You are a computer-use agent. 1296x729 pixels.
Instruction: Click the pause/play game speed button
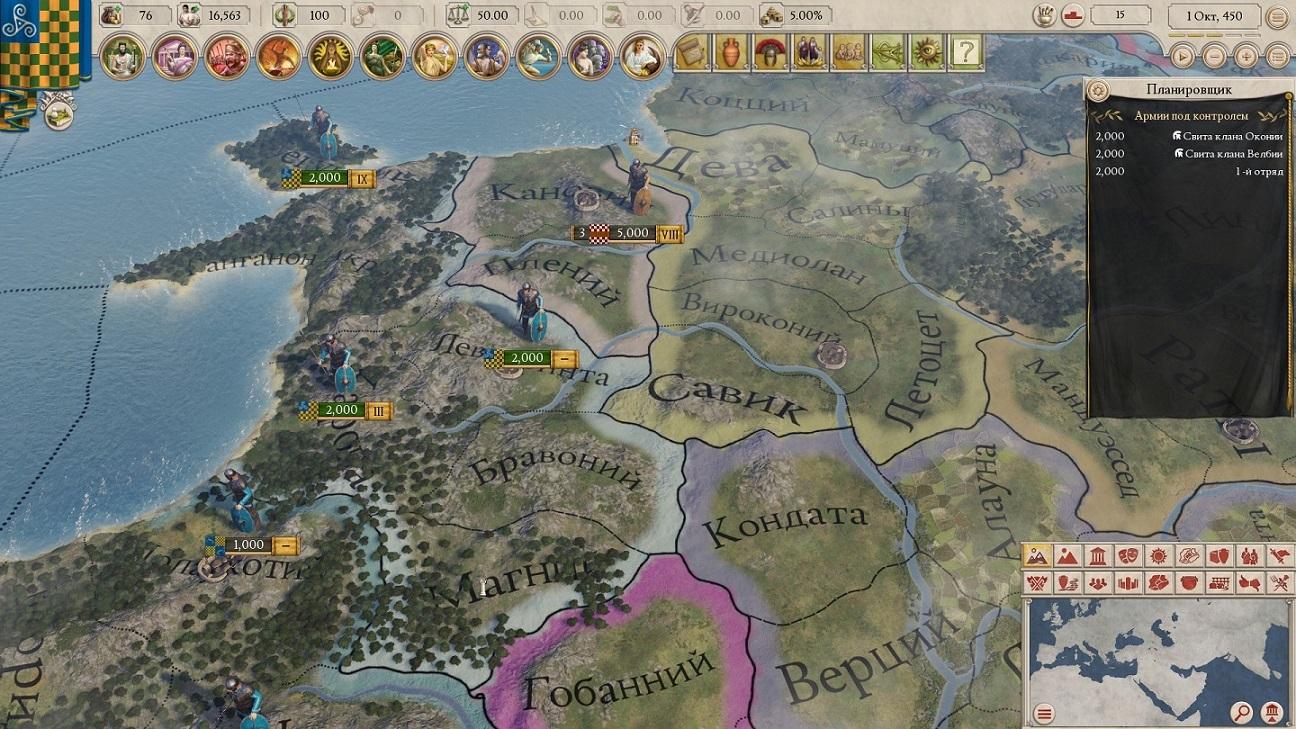pos(1183,56)
